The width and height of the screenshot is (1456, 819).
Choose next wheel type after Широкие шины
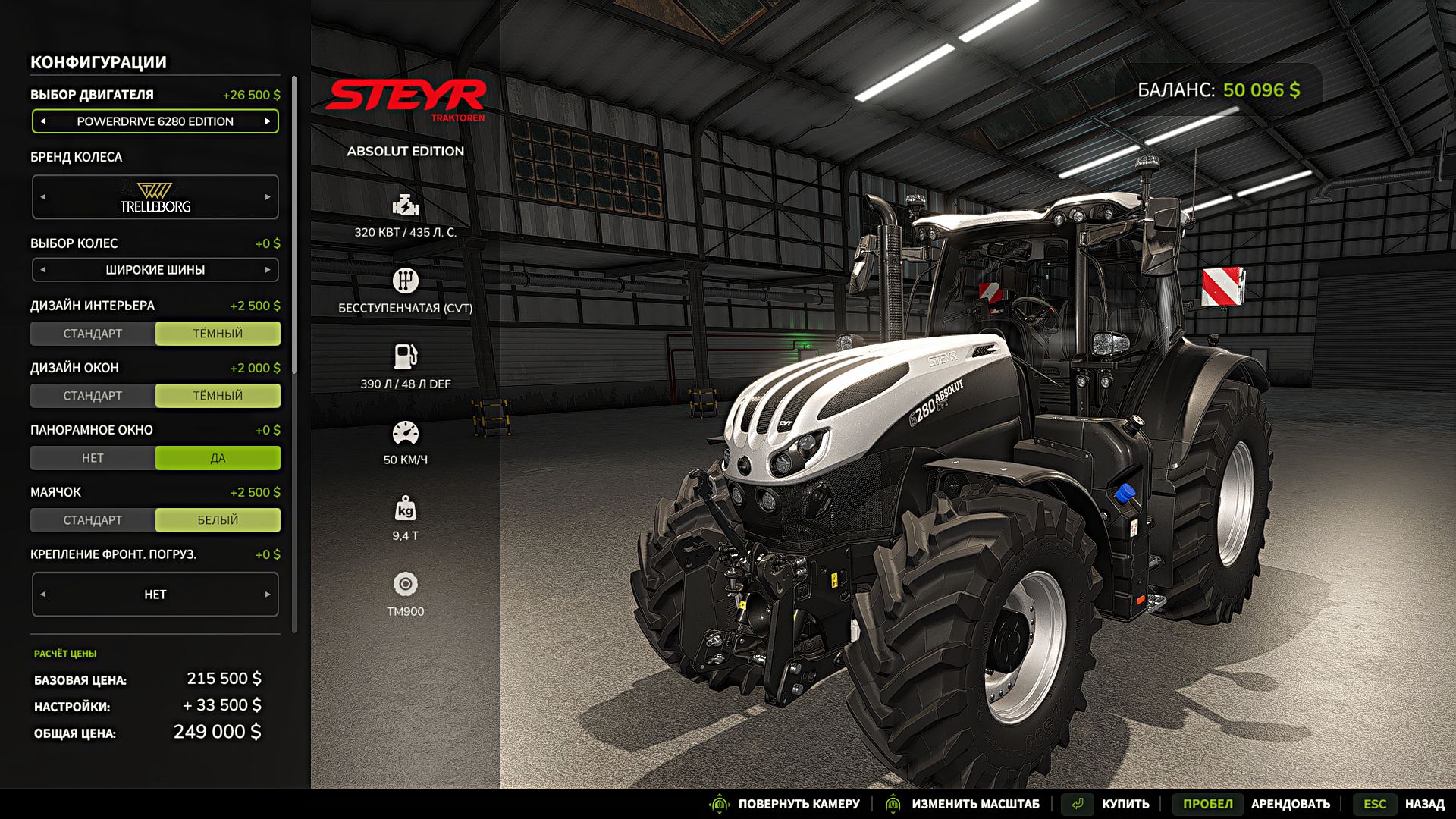(x=268, y=270)
